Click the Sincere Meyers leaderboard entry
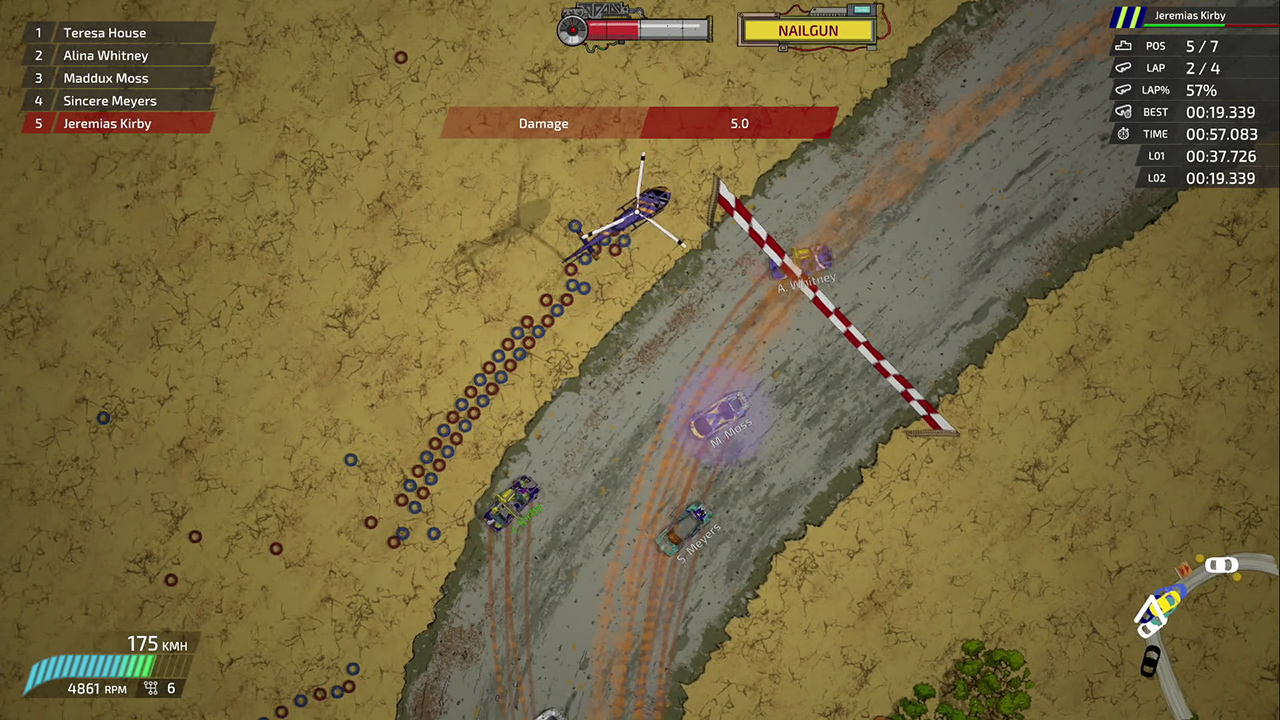Viewport: 1280px width, 720px height. click(110, 100)
